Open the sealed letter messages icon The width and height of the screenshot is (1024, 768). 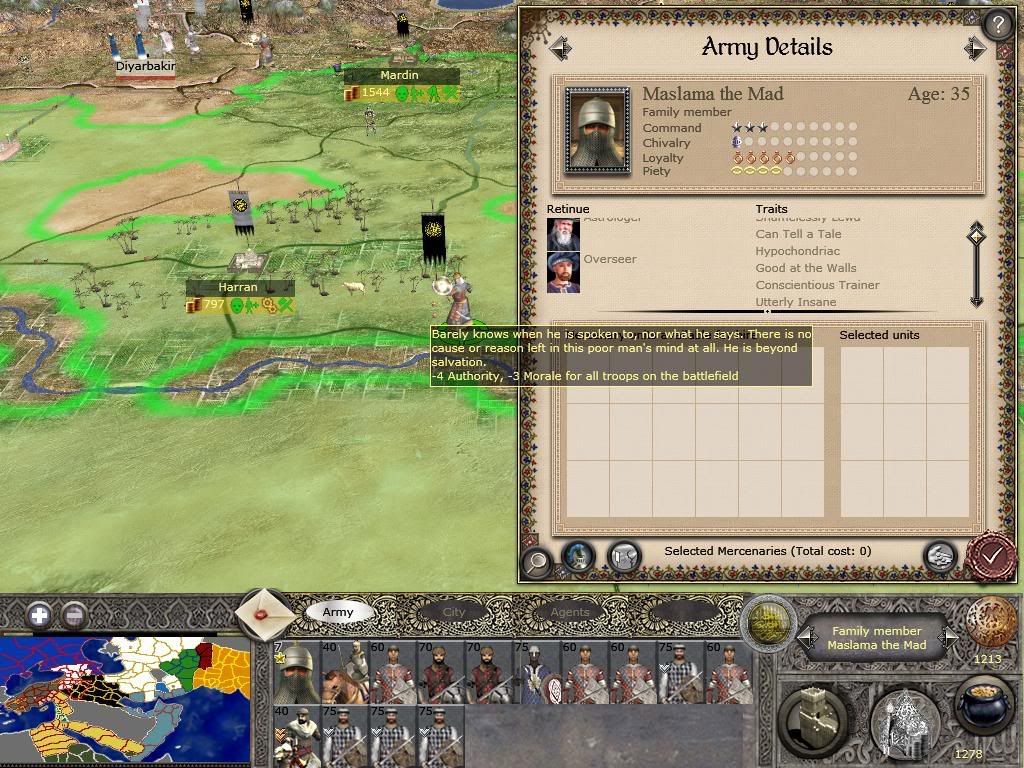(265, 613)
